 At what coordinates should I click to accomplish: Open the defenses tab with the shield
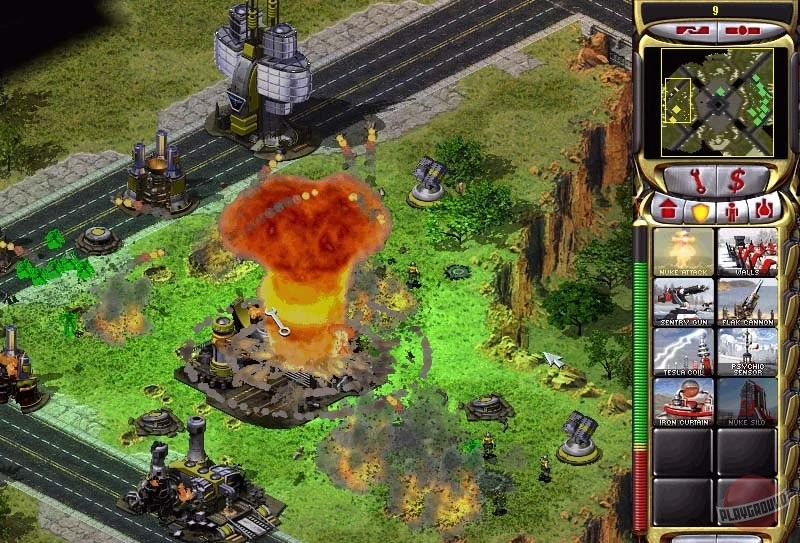click(x=698, y=211)
